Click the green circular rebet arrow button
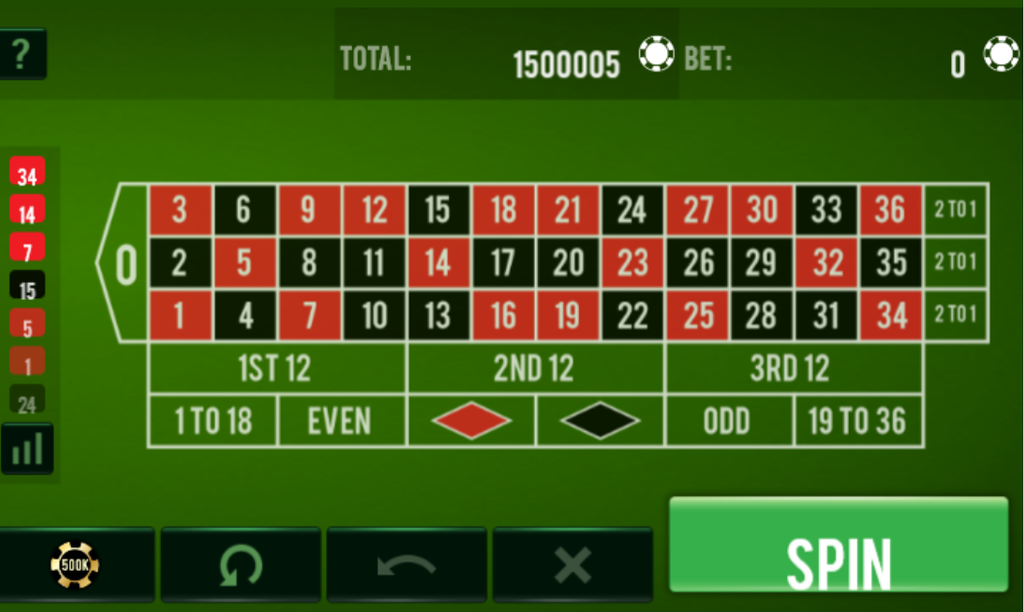The height and width of the screenshot is (612, 1024). (240, 565)
